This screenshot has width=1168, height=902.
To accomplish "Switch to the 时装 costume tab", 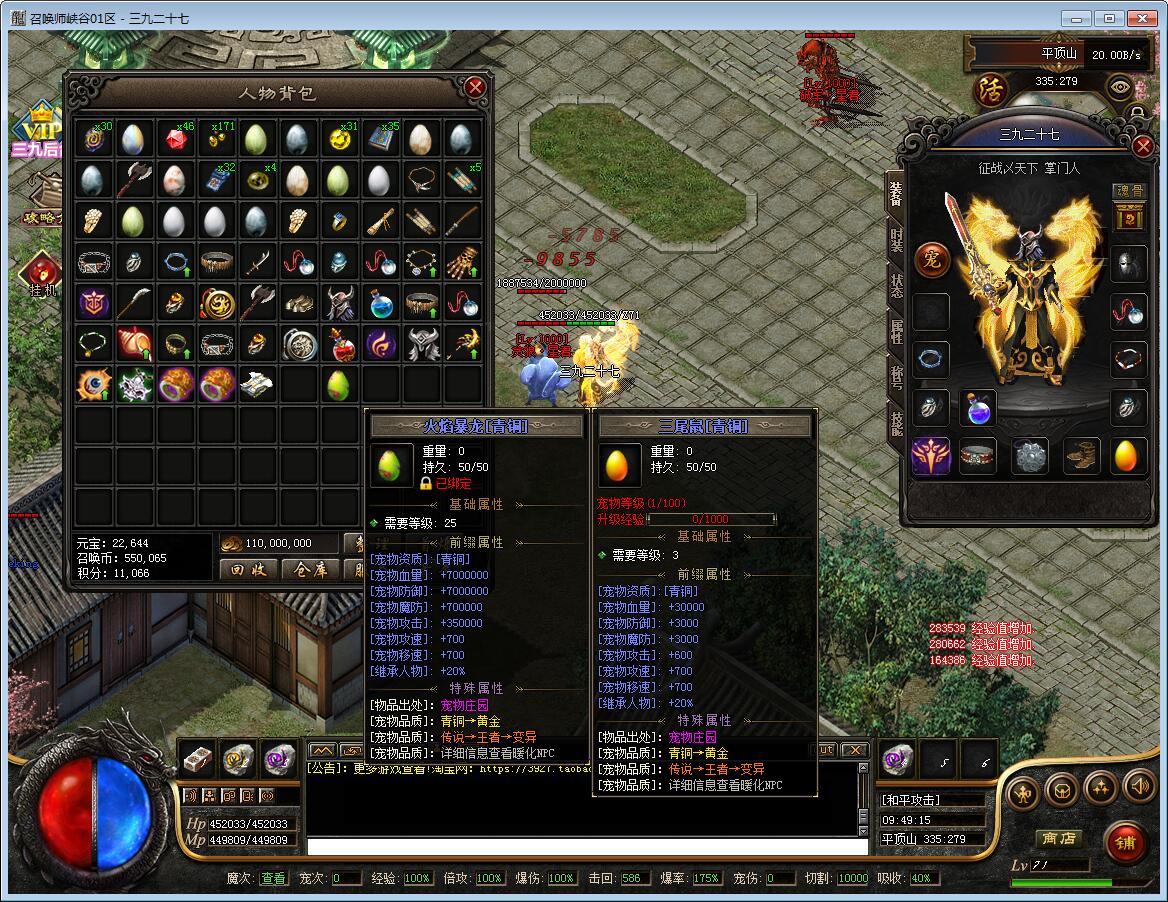I will click(896, 240).
